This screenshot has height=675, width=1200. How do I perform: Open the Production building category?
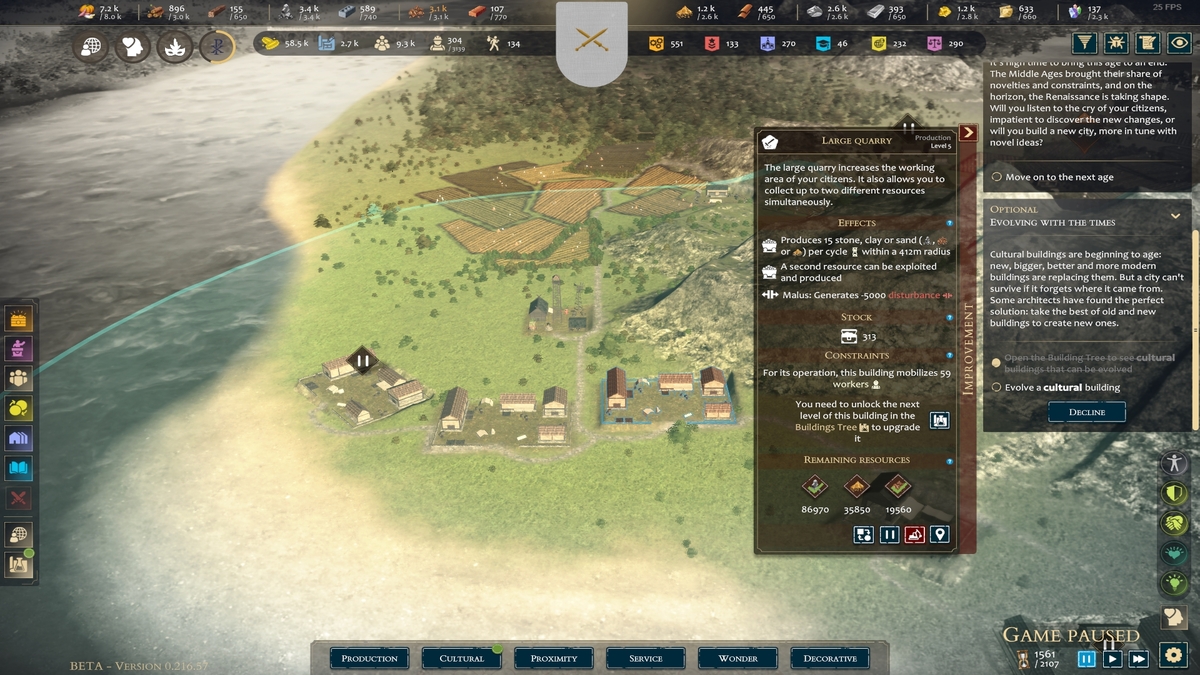point(370,658)
